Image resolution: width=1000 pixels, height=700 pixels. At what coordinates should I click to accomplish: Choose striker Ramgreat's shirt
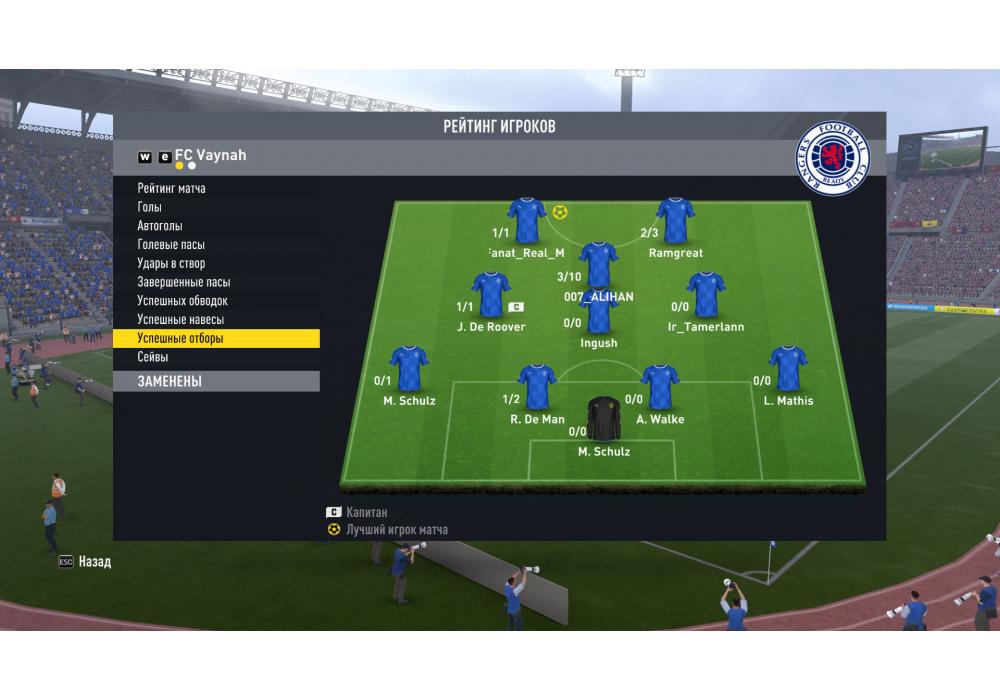click(675, 218)
